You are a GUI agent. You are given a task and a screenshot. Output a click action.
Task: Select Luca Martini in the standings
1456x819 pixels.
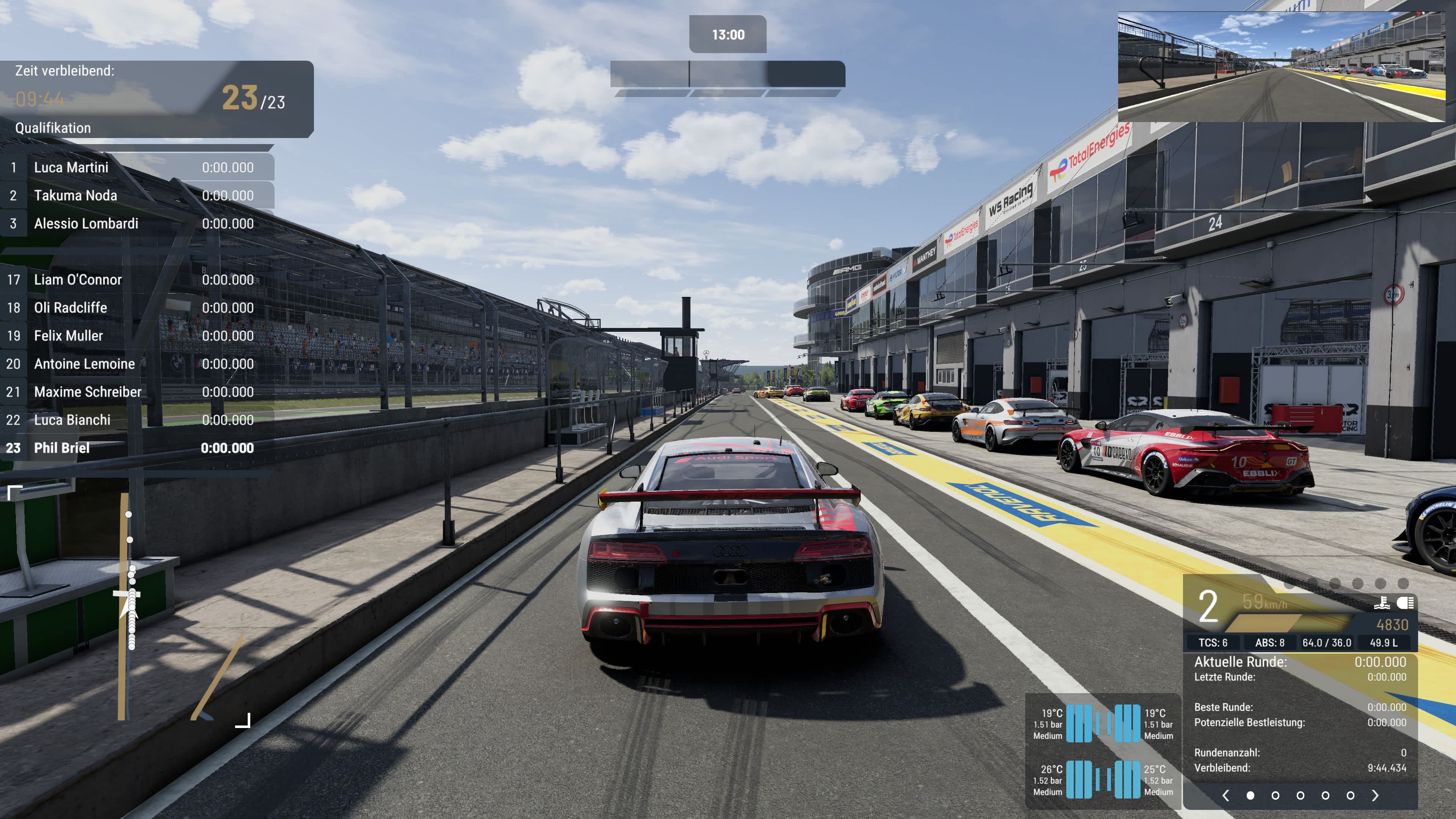[136, 167]
